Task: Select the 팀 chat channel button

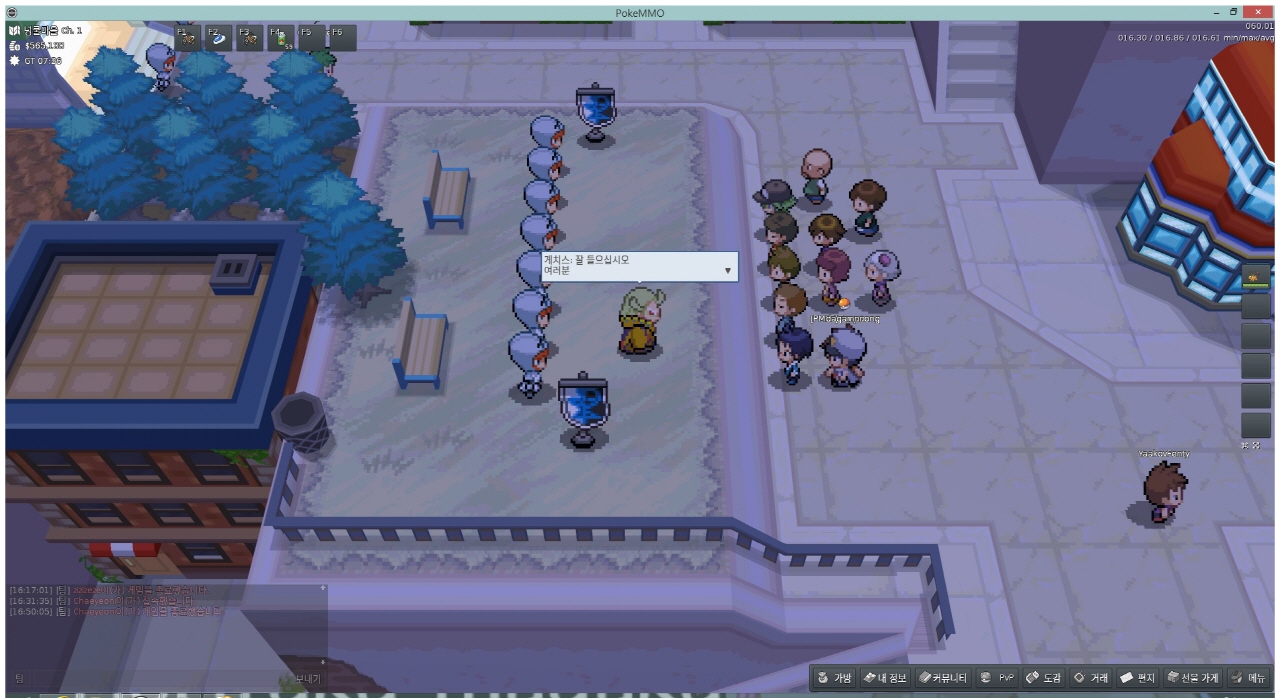Action: pos(20,678)
